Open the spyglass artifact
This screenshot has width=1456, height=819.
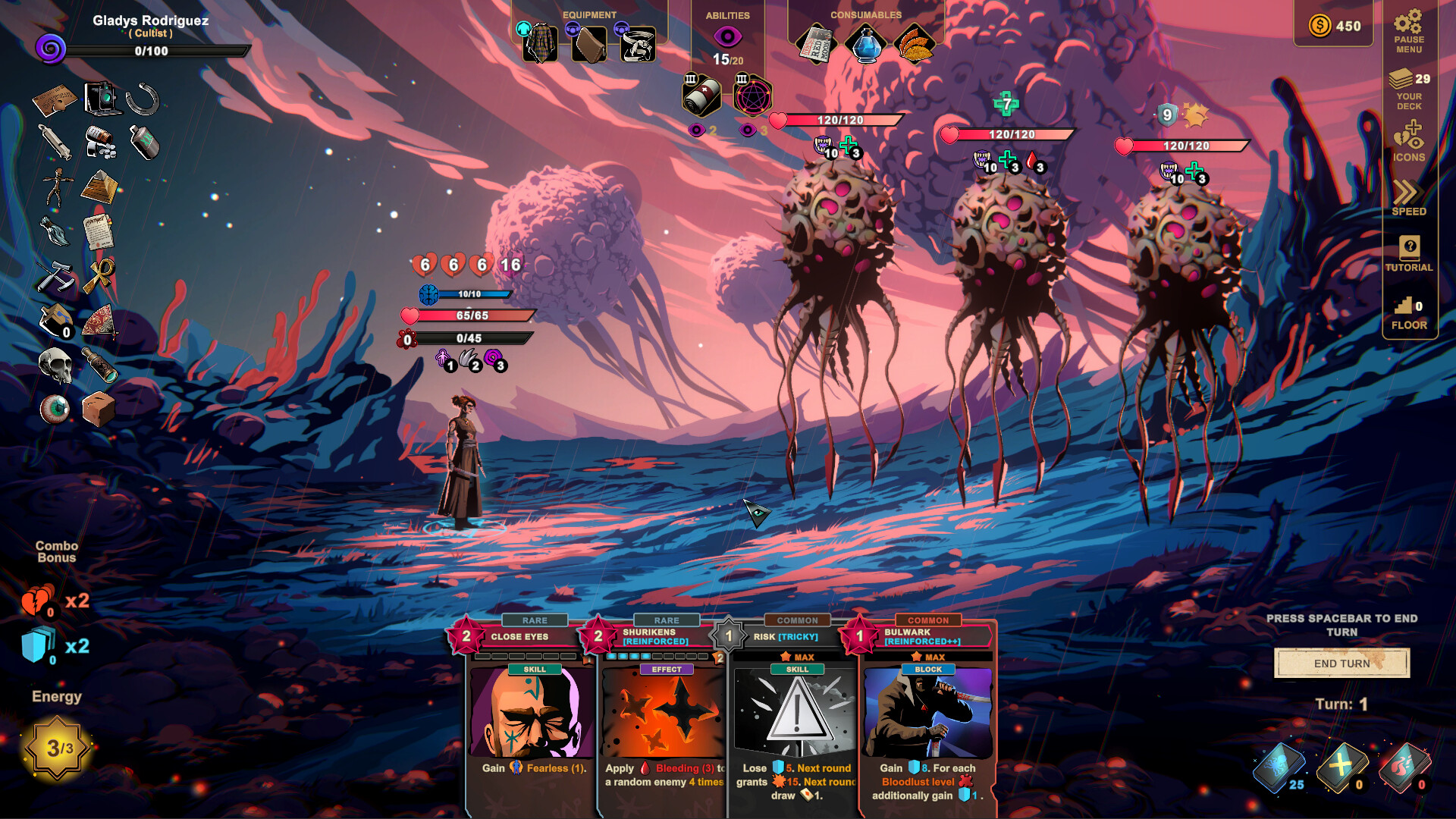(x=101, y=364)
